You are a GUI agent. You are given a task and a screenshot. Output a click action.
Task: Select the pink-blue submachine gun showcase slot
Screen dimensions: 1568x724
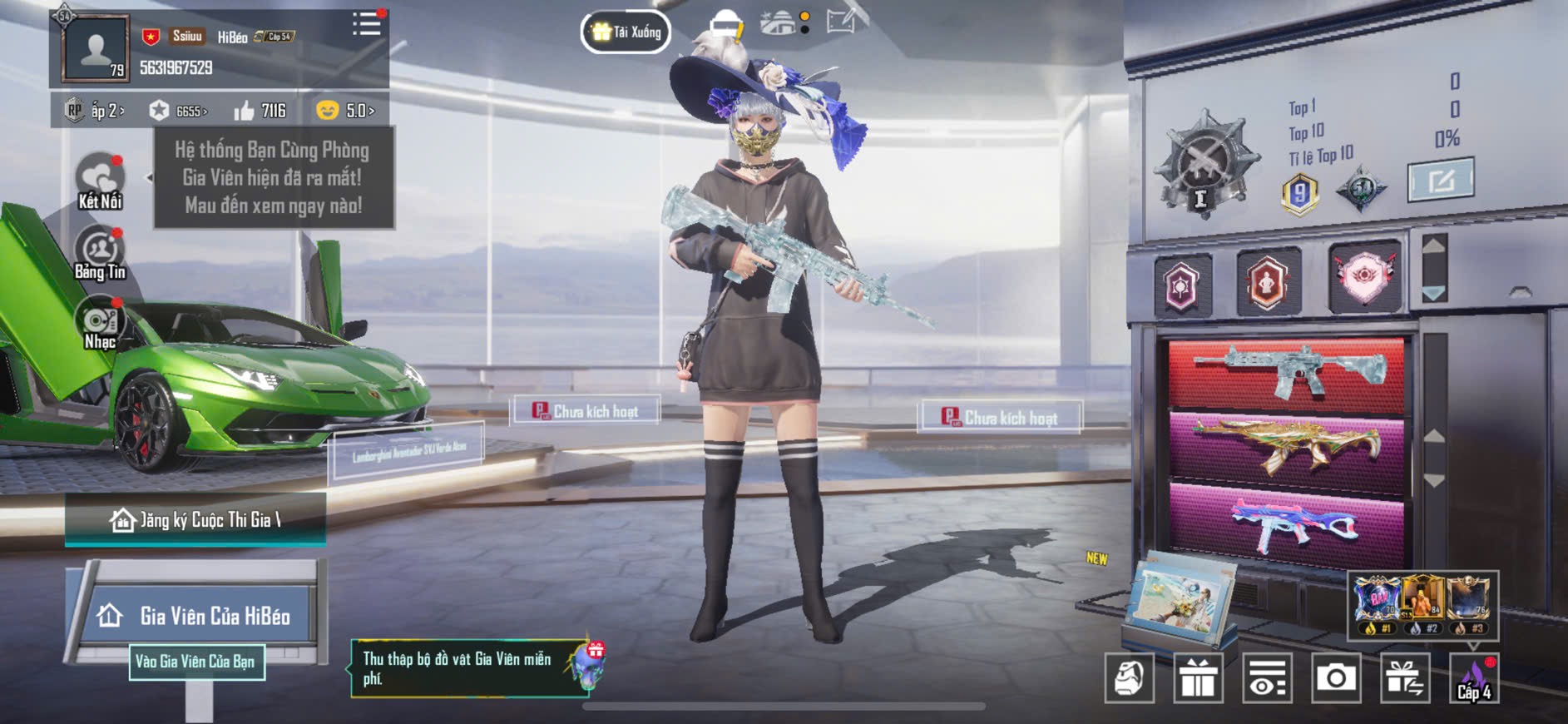[1286, 523]
